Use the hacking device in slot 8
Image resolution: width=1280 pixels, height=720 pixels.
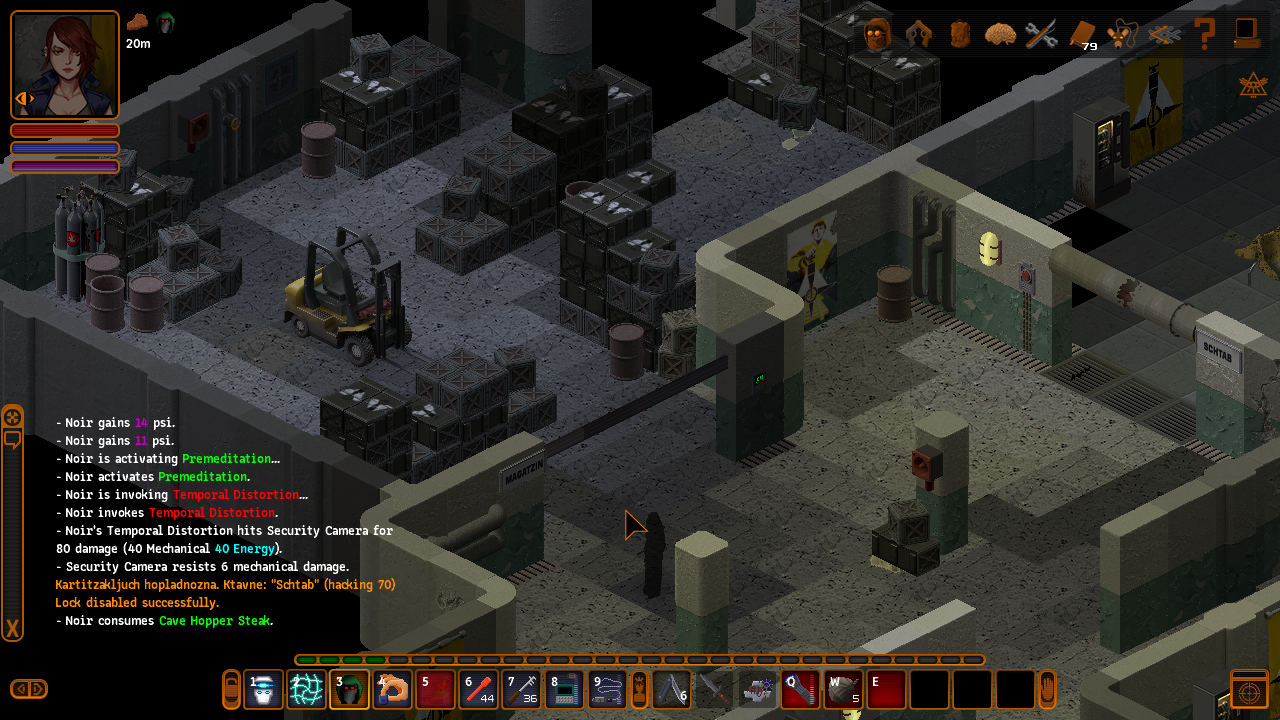tap(565, 690)
